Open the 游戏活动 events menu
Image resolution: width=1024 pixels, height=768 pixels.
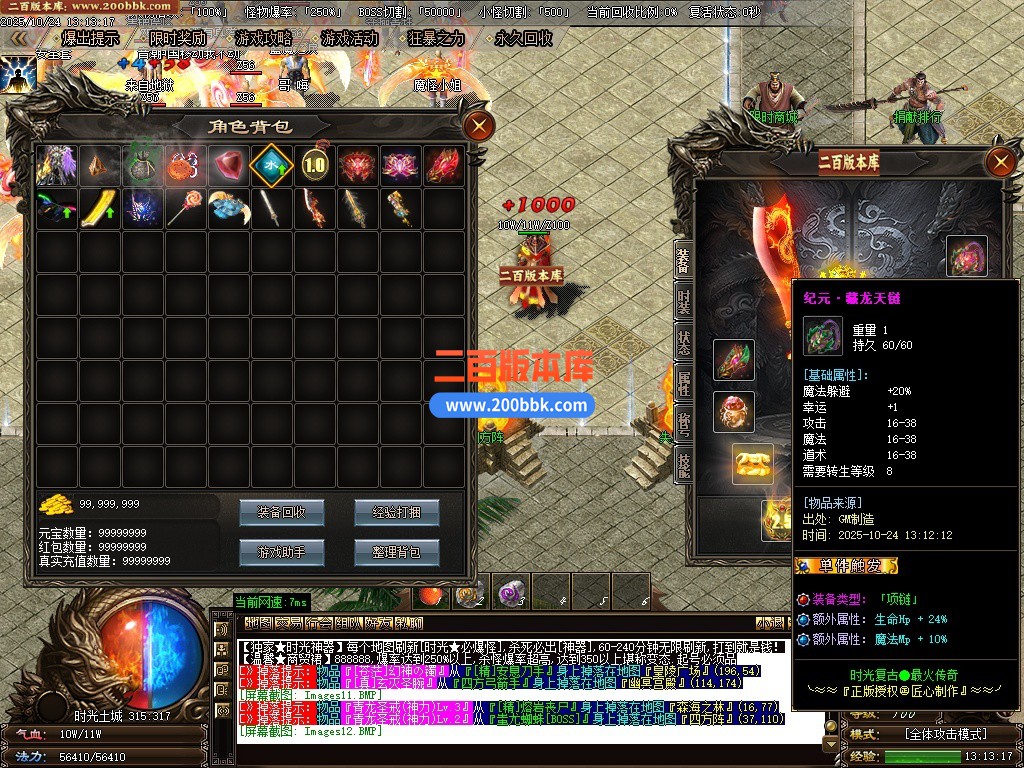[x=350, y=39]
